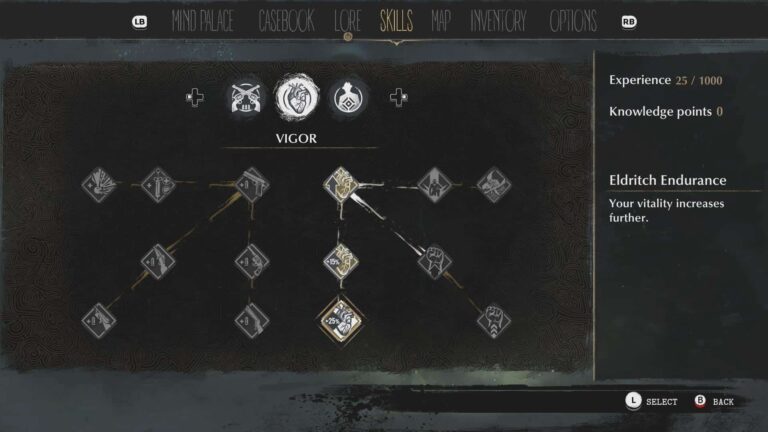
Task: Pick the explosion burst skill node
Action: click(100, 184)
